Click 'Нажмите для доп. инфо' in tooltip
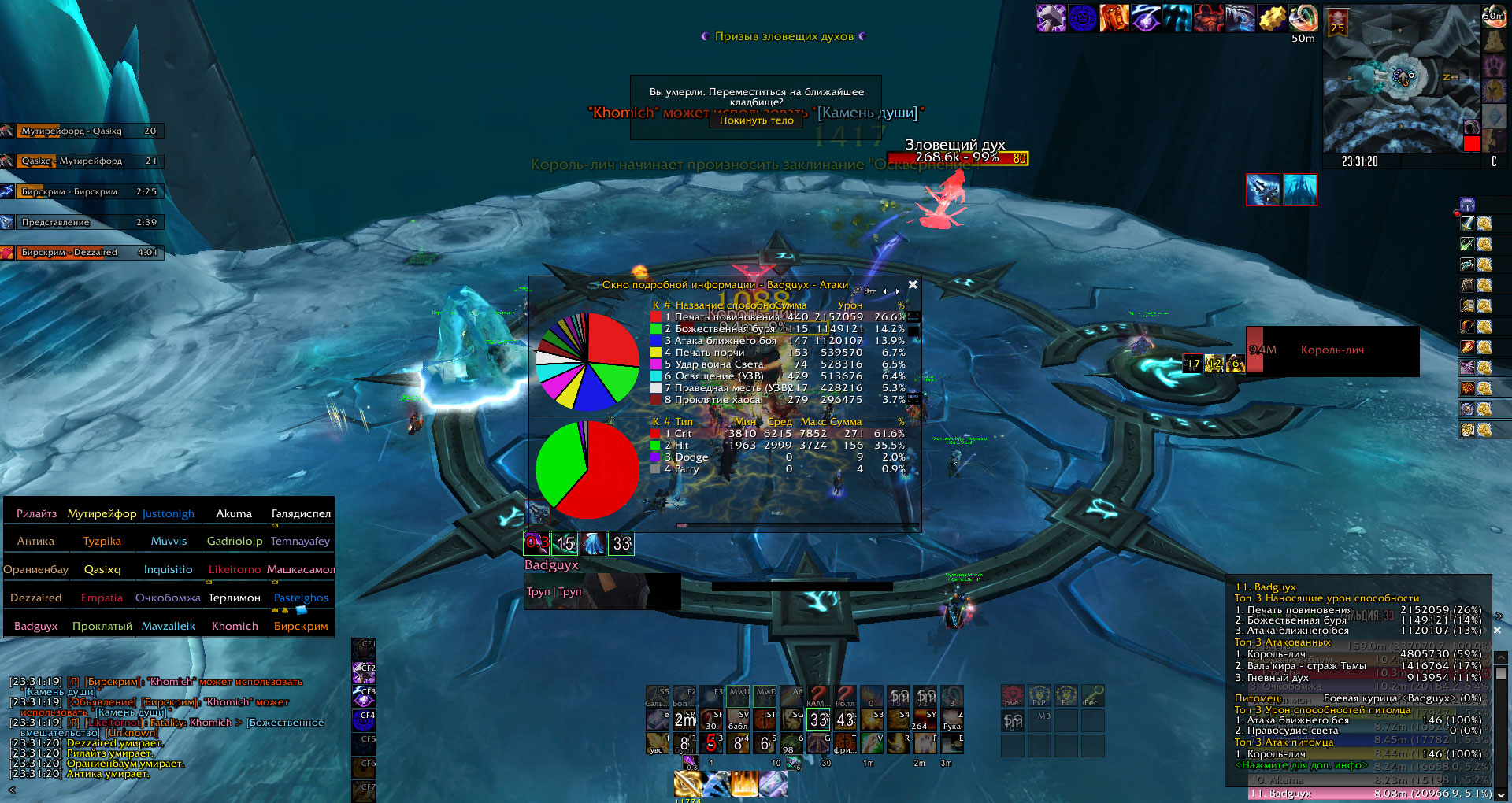Viewport: 1512px width, 803px height. coord(1303,765)
